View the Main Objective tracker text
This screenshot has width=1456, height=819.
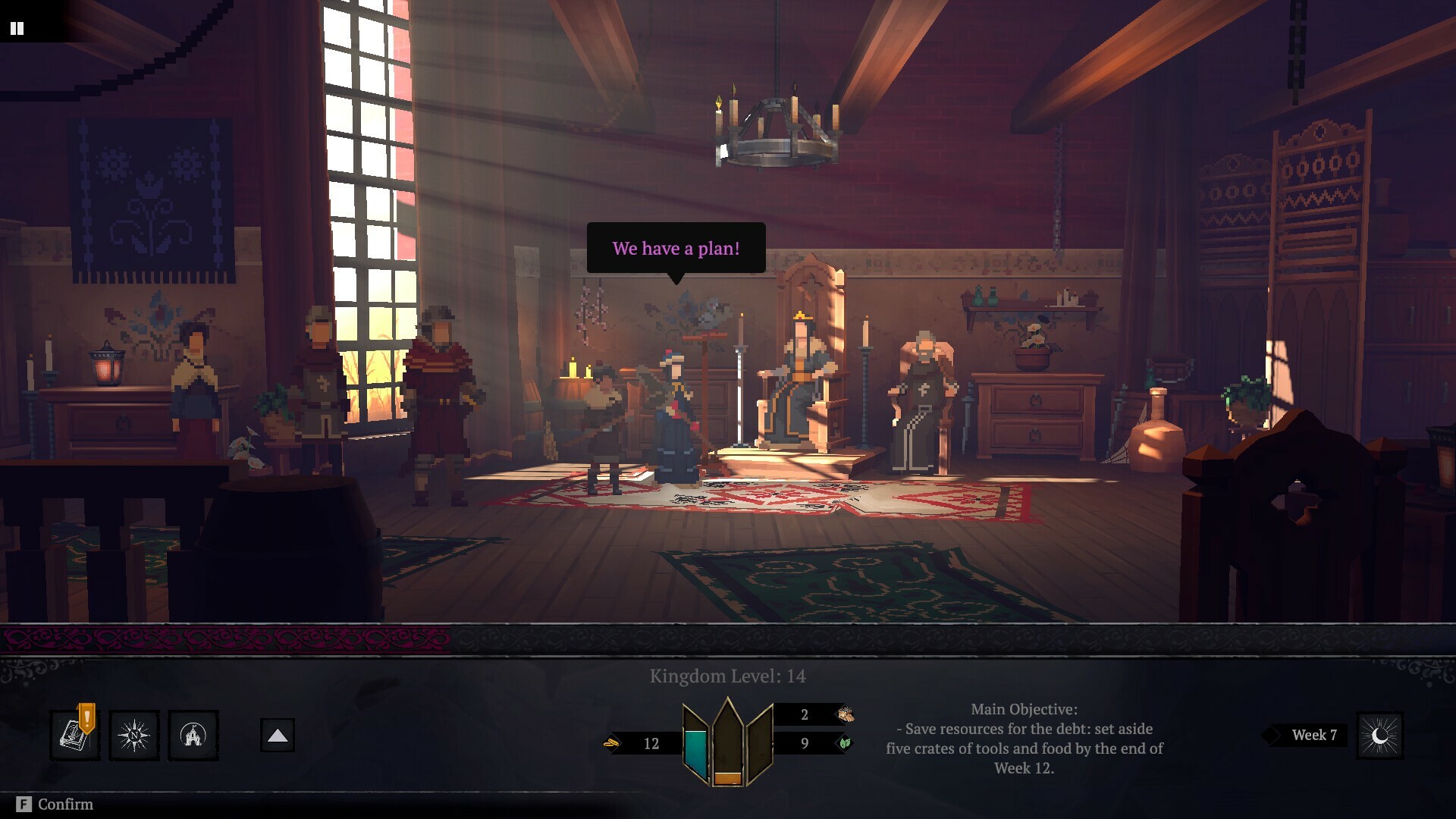1024,739
